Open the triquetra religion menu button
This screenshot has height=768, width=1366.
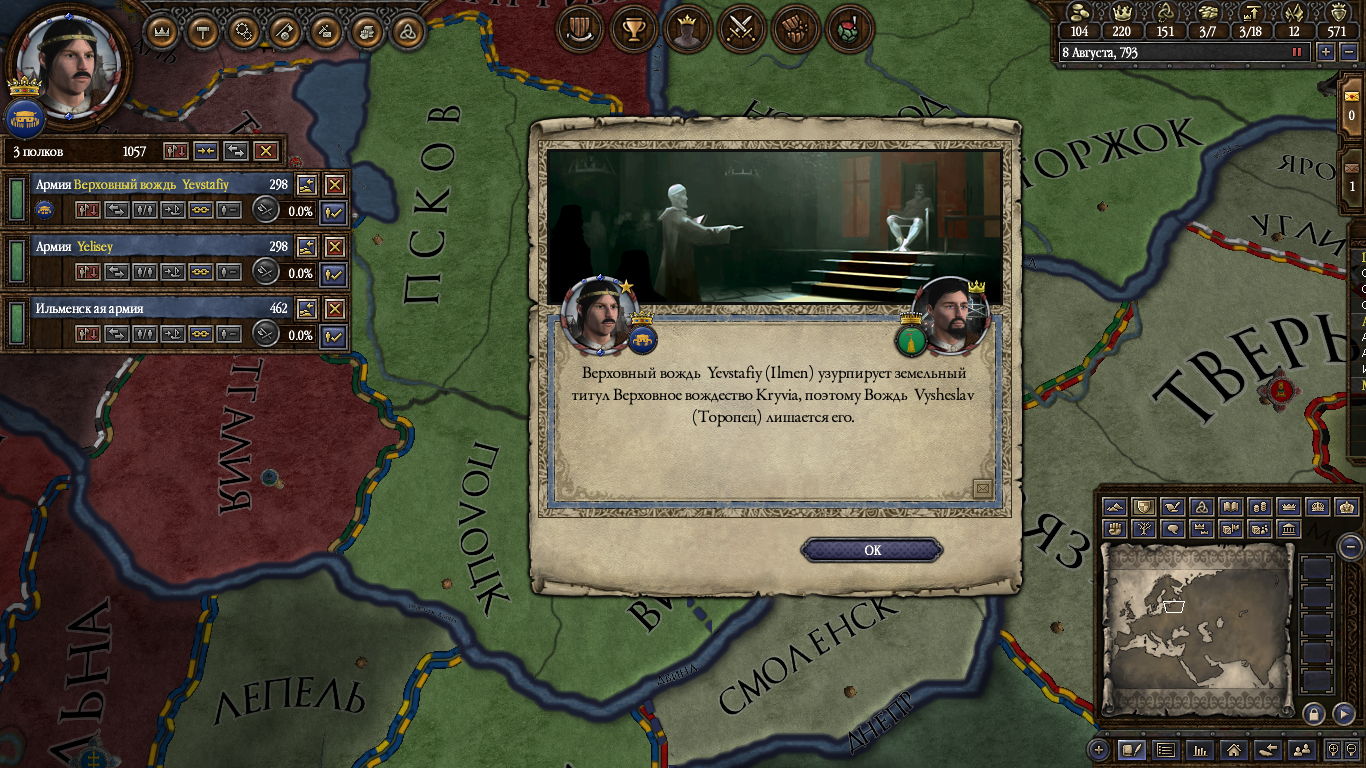tap(406, 31)
